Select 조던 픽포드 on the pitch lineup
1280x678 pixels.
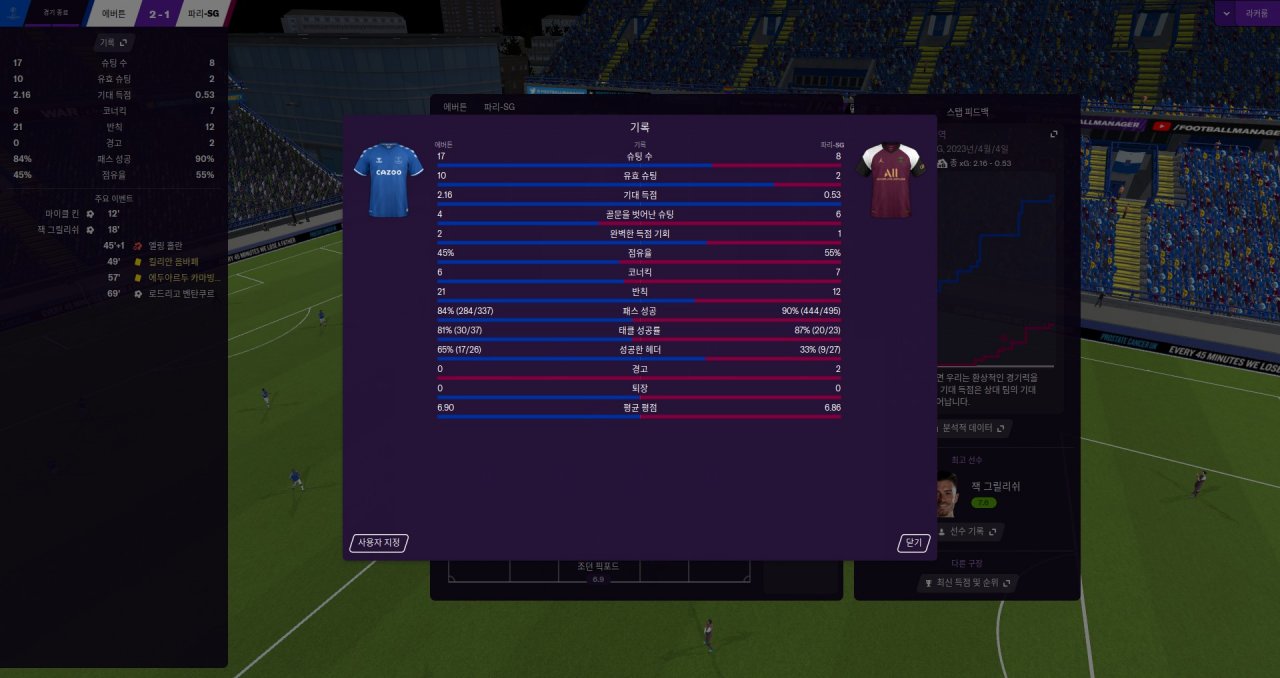click(x=598, y=567)
